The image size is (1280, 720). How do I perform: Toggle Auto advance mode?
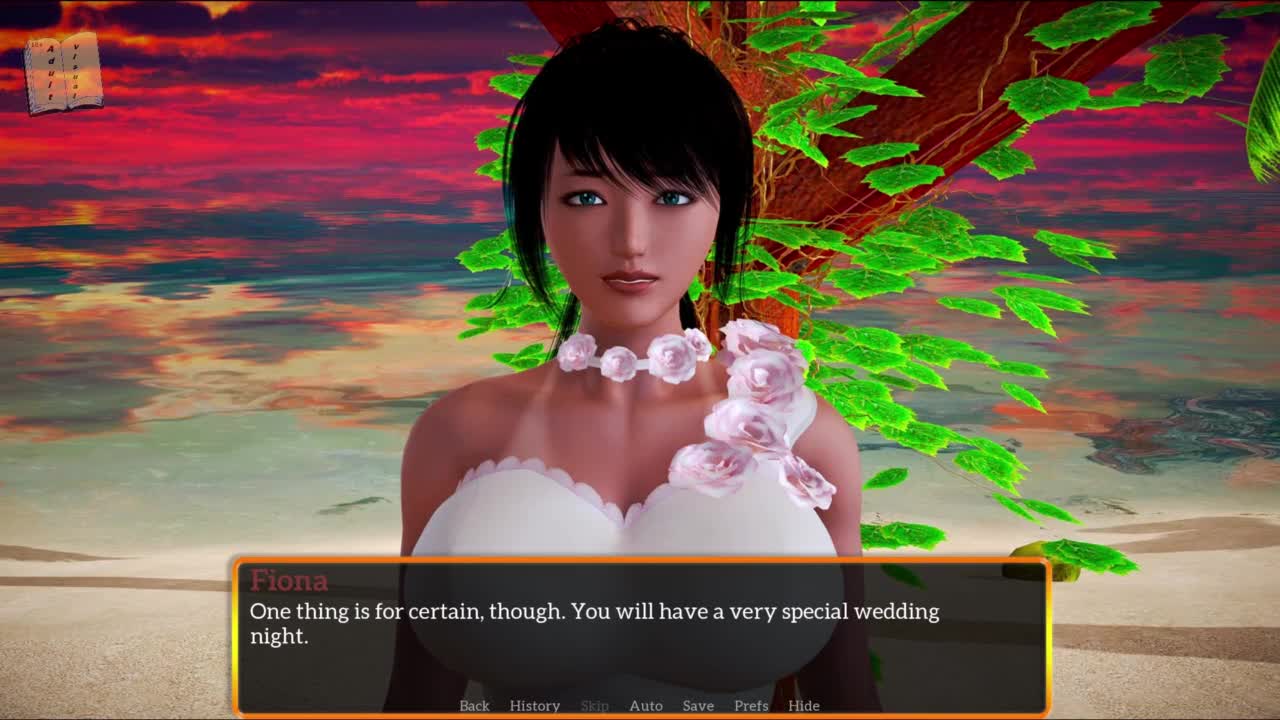tap(645, 705)
